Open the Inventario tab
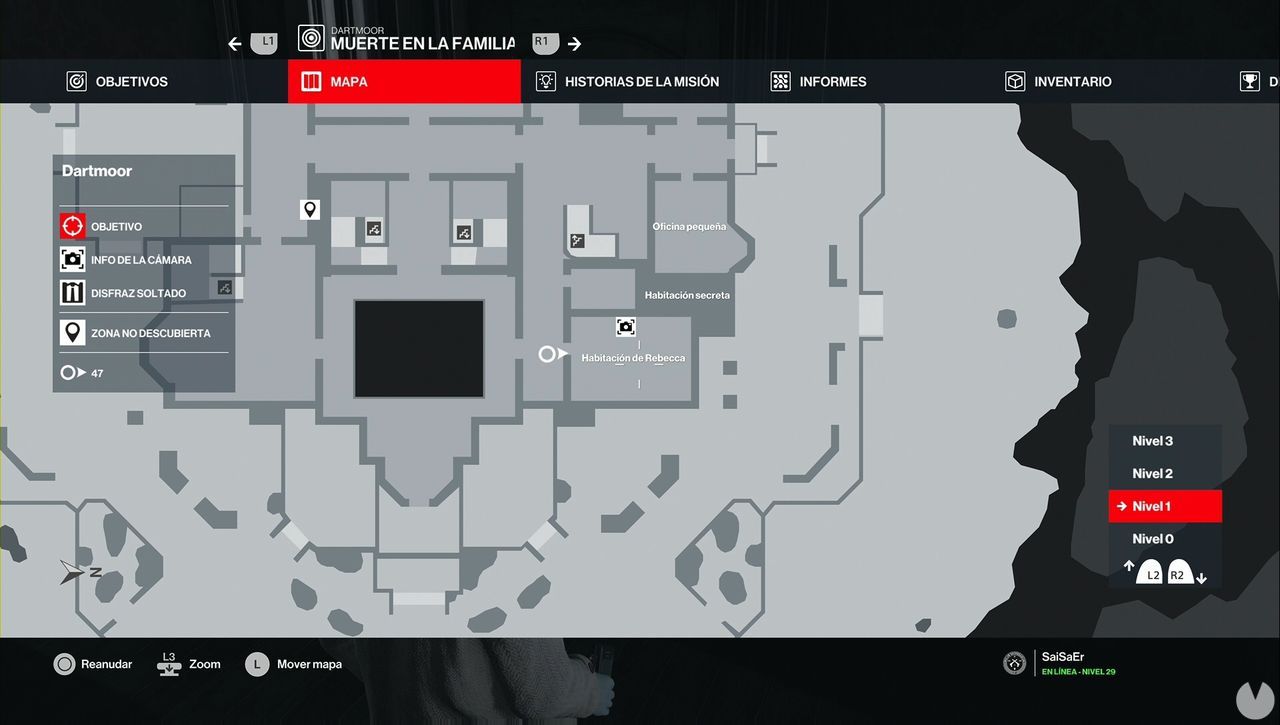This screenshot has height=725, width=1280. [1060, 81]
